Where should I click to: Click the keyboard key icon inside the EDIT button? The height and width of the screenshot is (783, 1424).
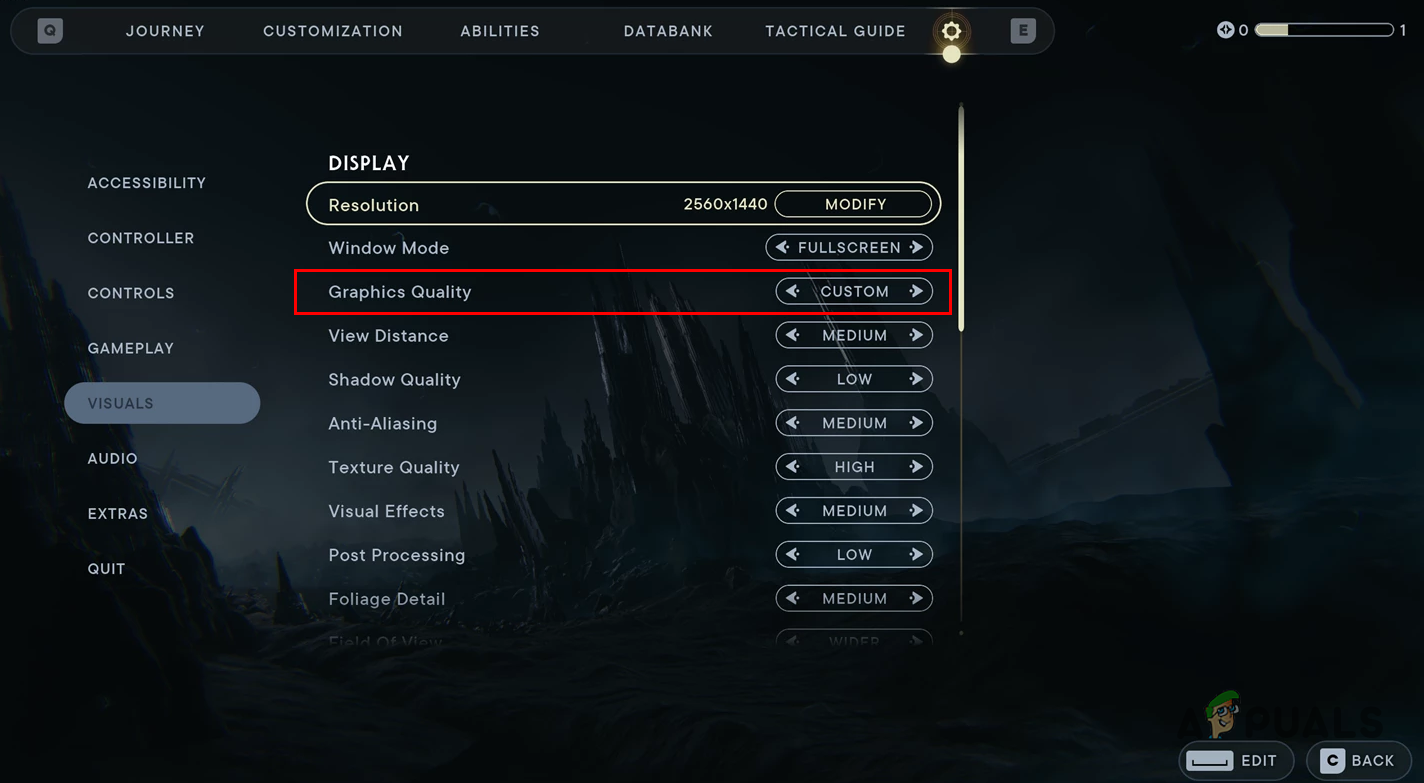tap(1213, 760)
